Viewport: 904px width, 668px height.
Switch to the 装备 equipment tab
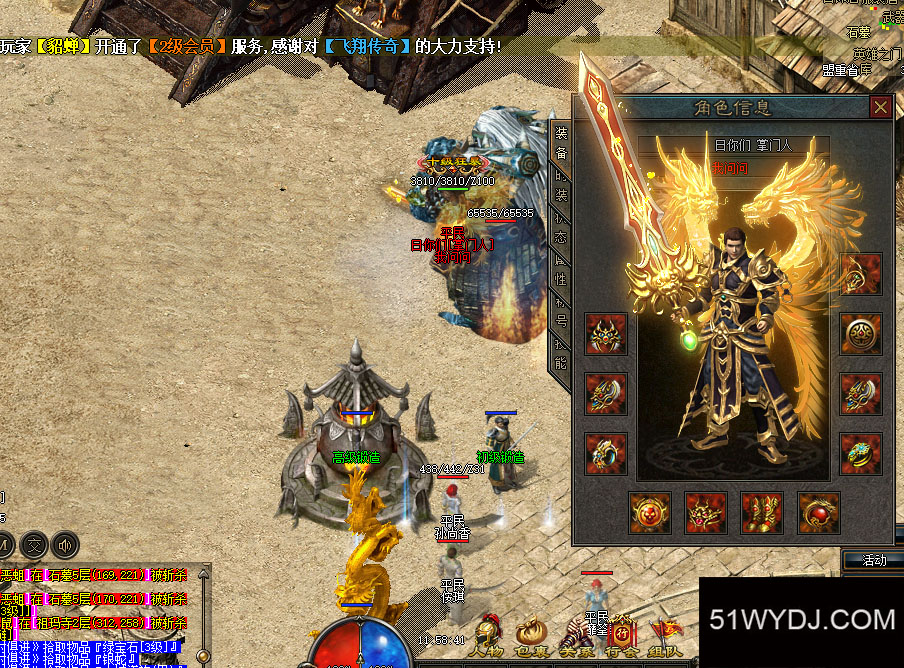point(561,143)
